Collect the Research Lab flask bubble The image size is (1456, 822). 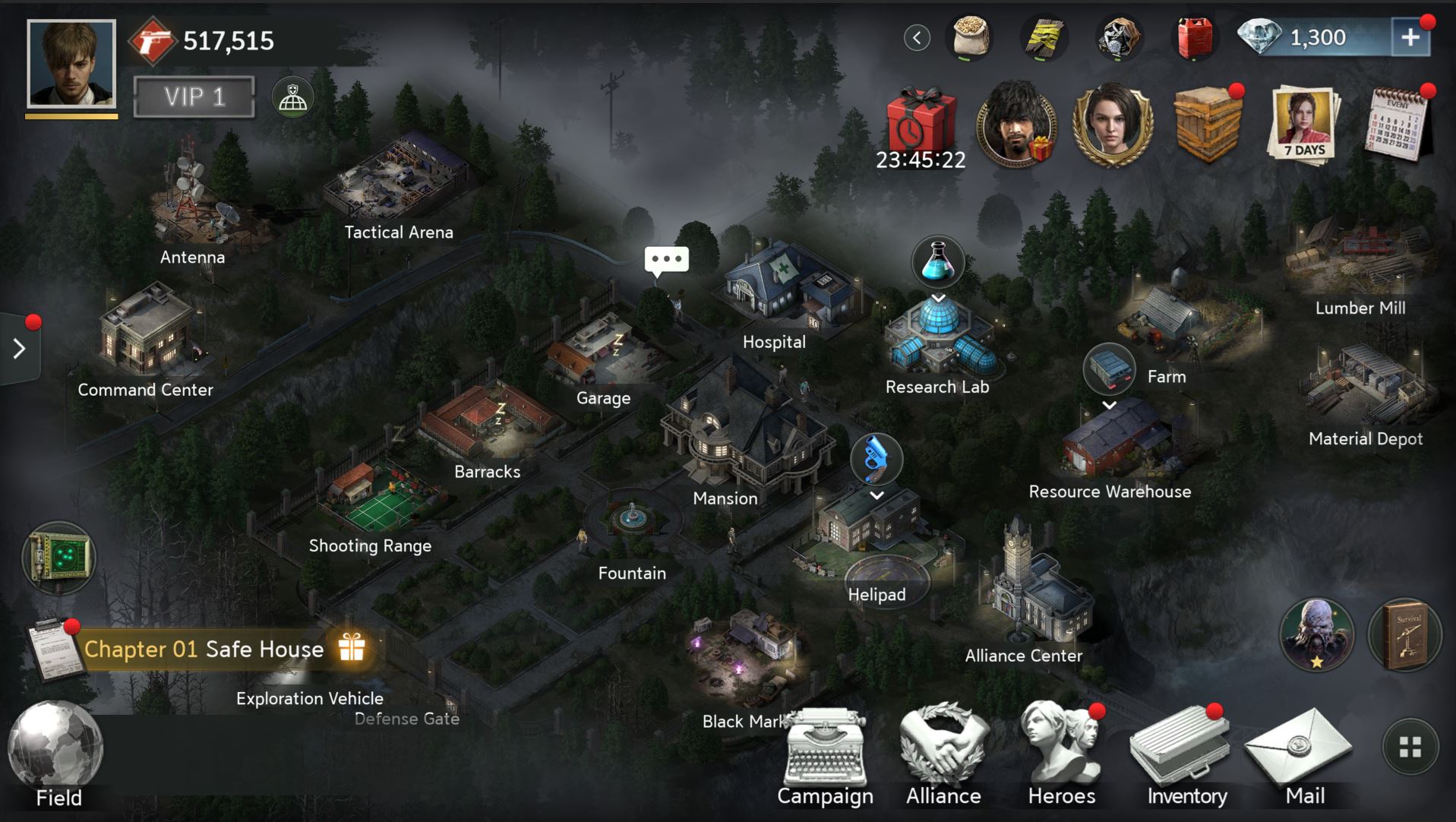938,262
